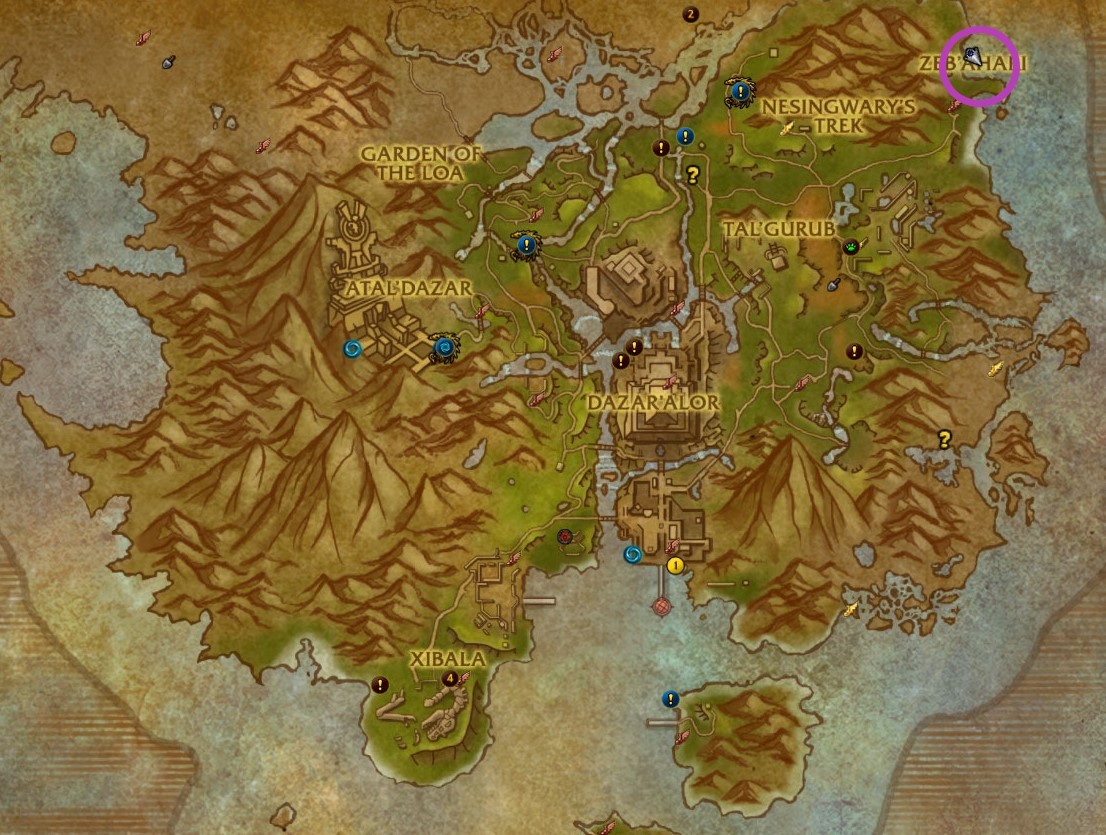Select the yellow question mark on the east coast
Screen dimensions: 1106x835
tap(943, 438)
